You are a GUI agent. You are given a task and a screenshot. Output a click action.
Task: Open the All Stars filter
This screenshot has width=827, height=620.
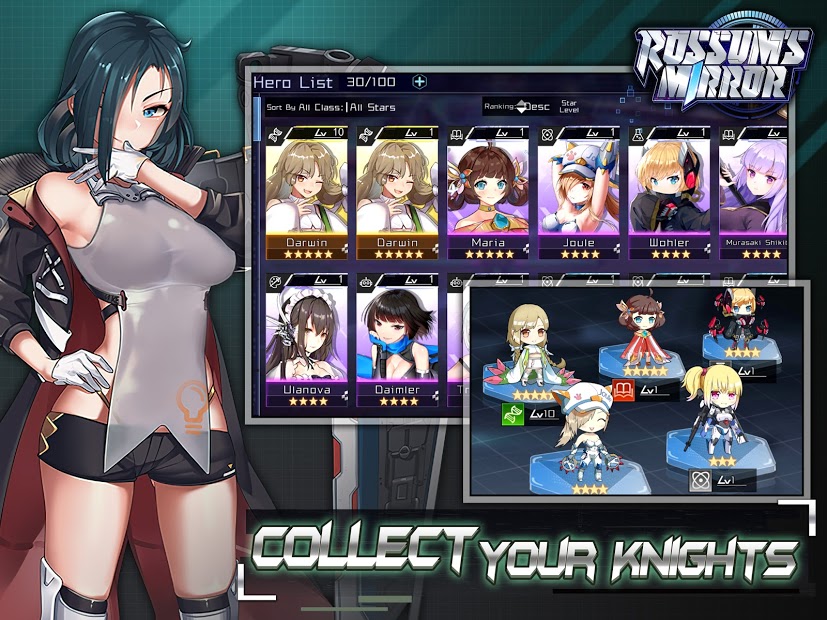point(373,107)
